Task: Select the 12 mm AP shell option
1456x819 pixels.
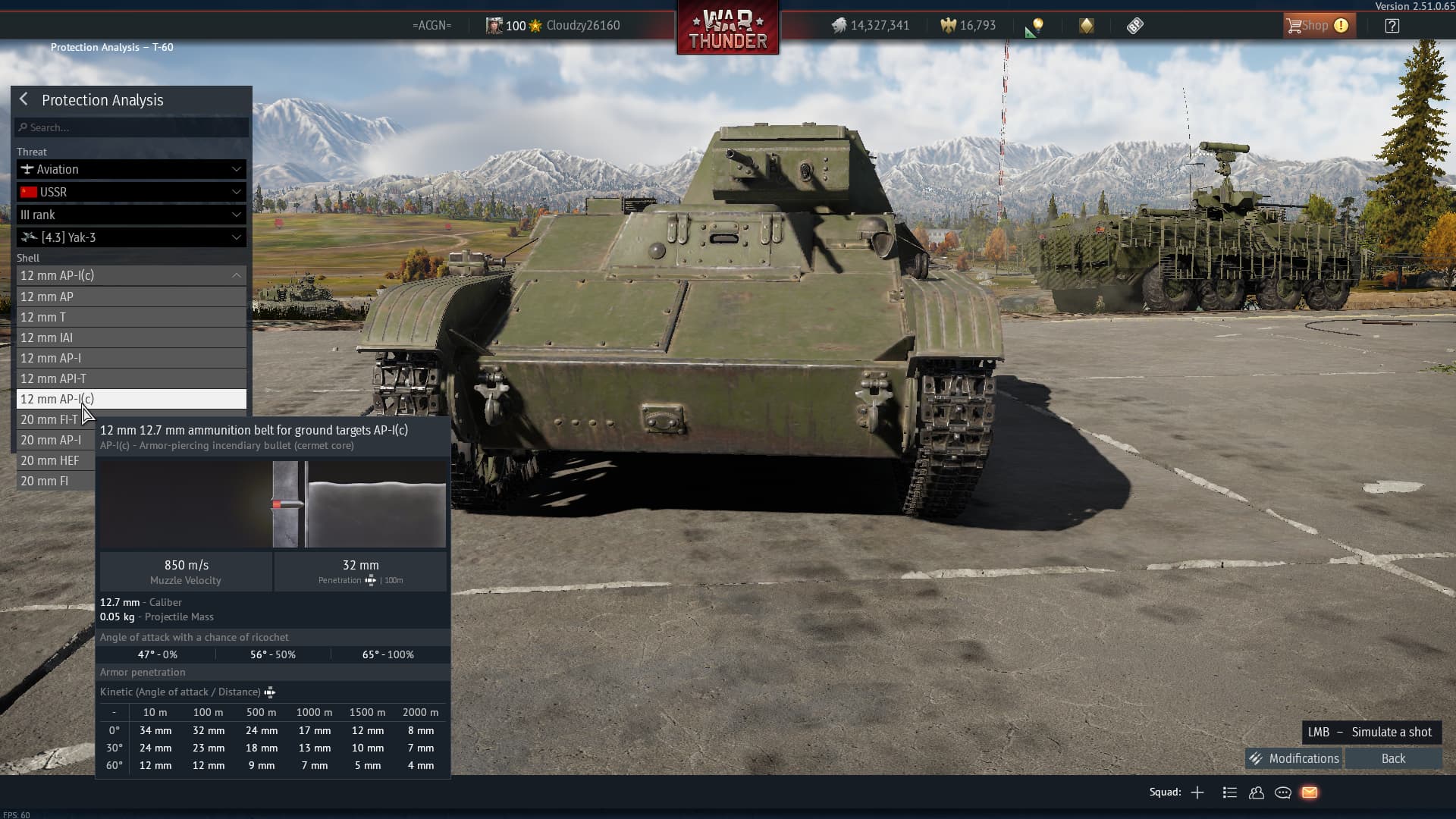Action: 131,297
